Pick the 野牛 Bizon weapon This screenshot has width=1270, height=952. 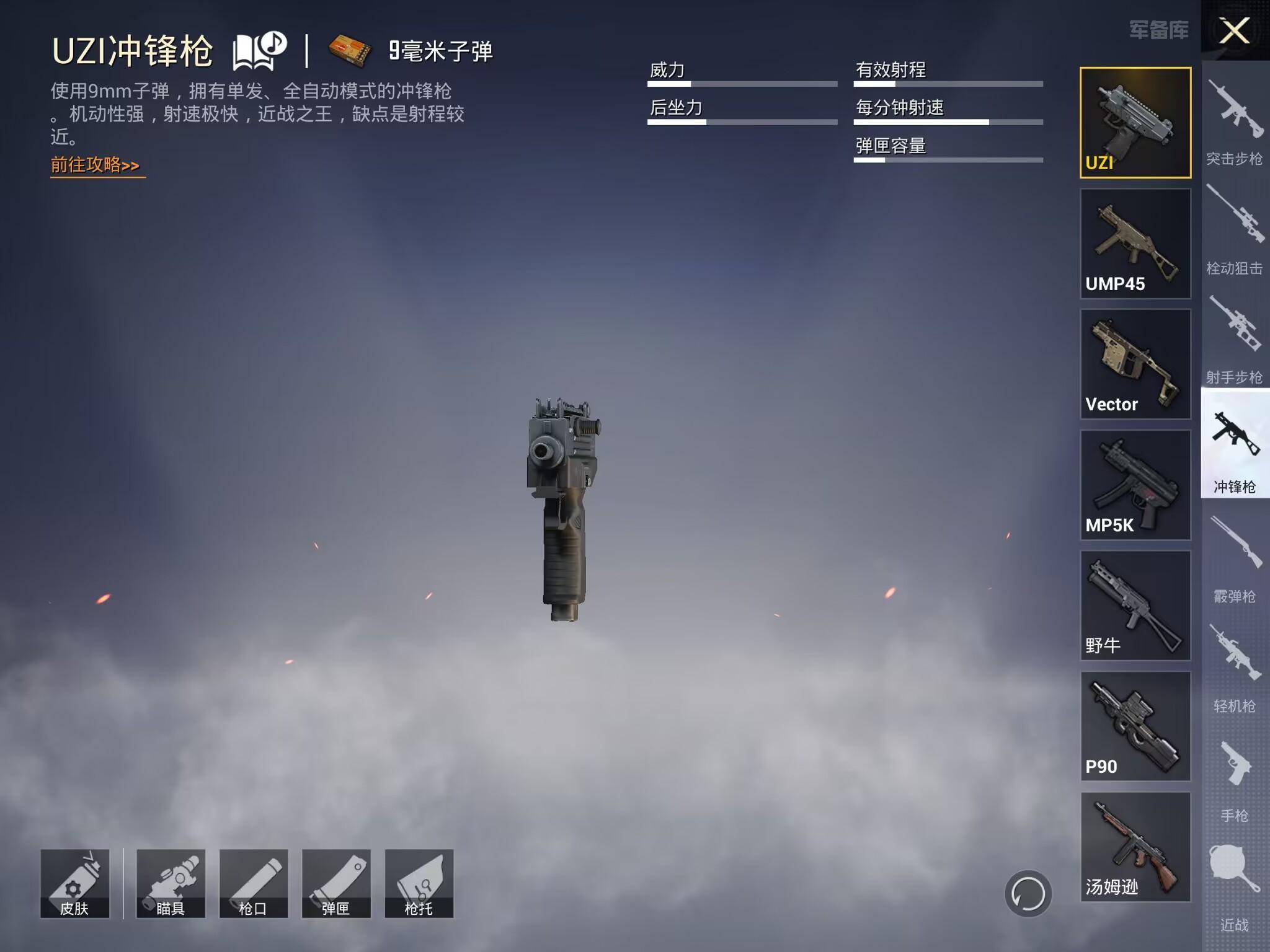(x=1135, y=606)
